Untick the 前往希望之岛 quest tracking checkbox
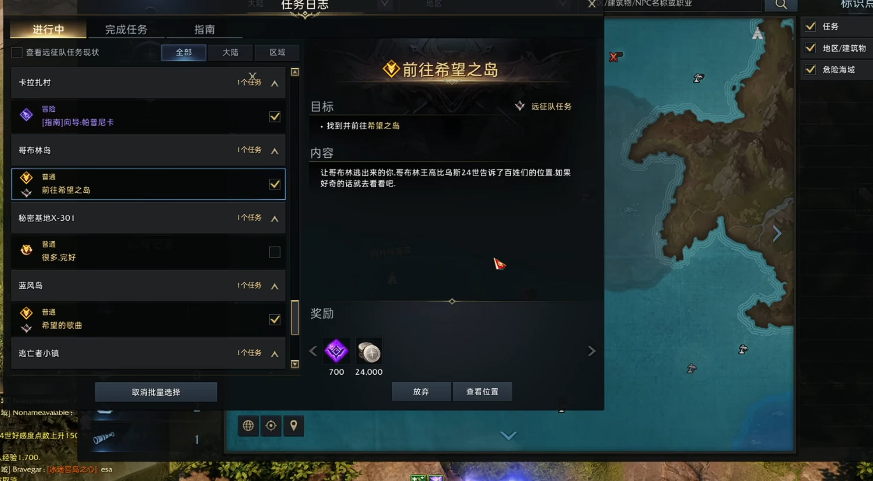This screenshot has height=481, width=873. click(x=275, y=184)
